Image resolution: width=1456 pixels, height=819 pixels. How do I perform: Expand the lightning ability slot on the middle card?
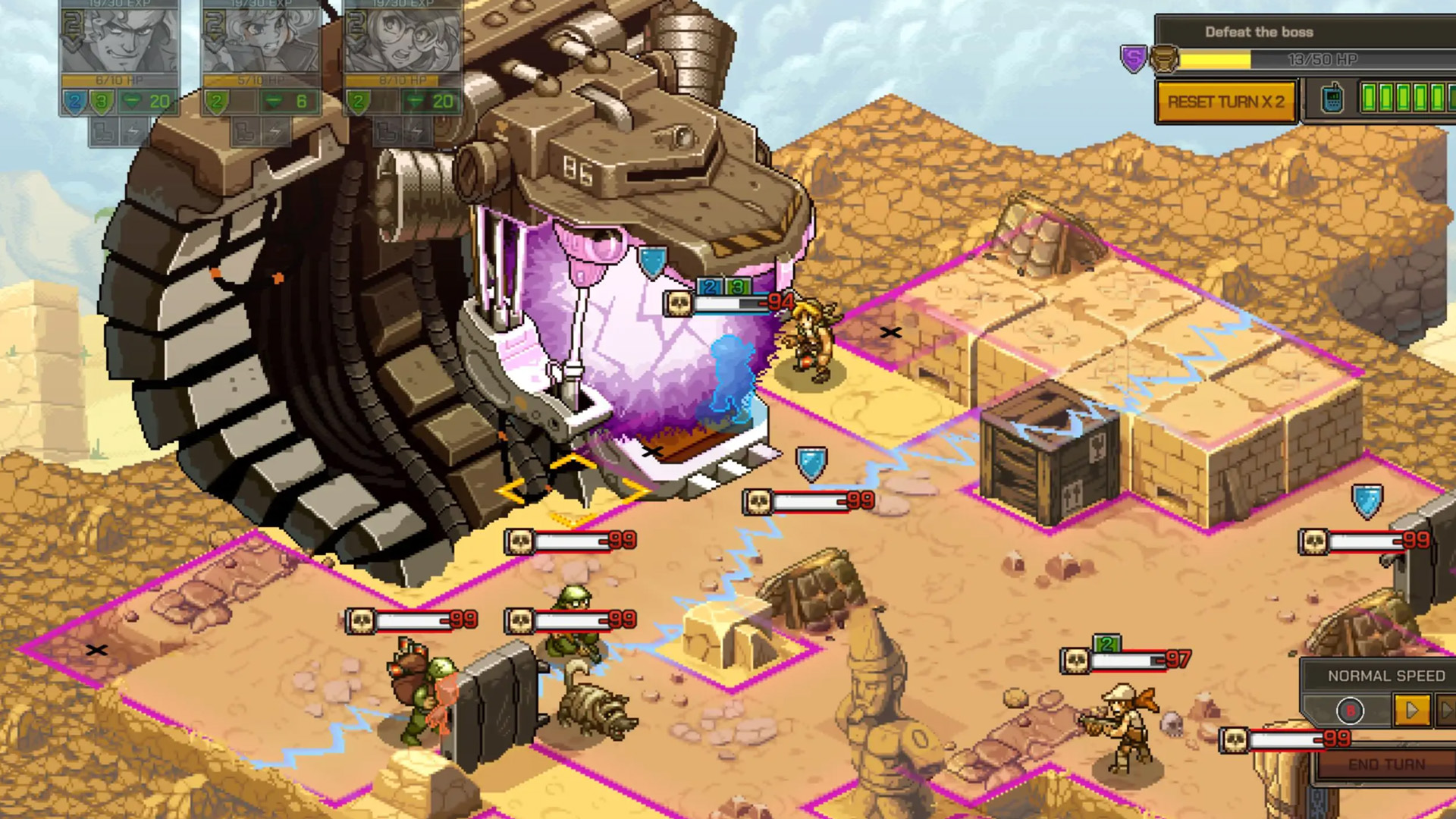pos(275,130)
